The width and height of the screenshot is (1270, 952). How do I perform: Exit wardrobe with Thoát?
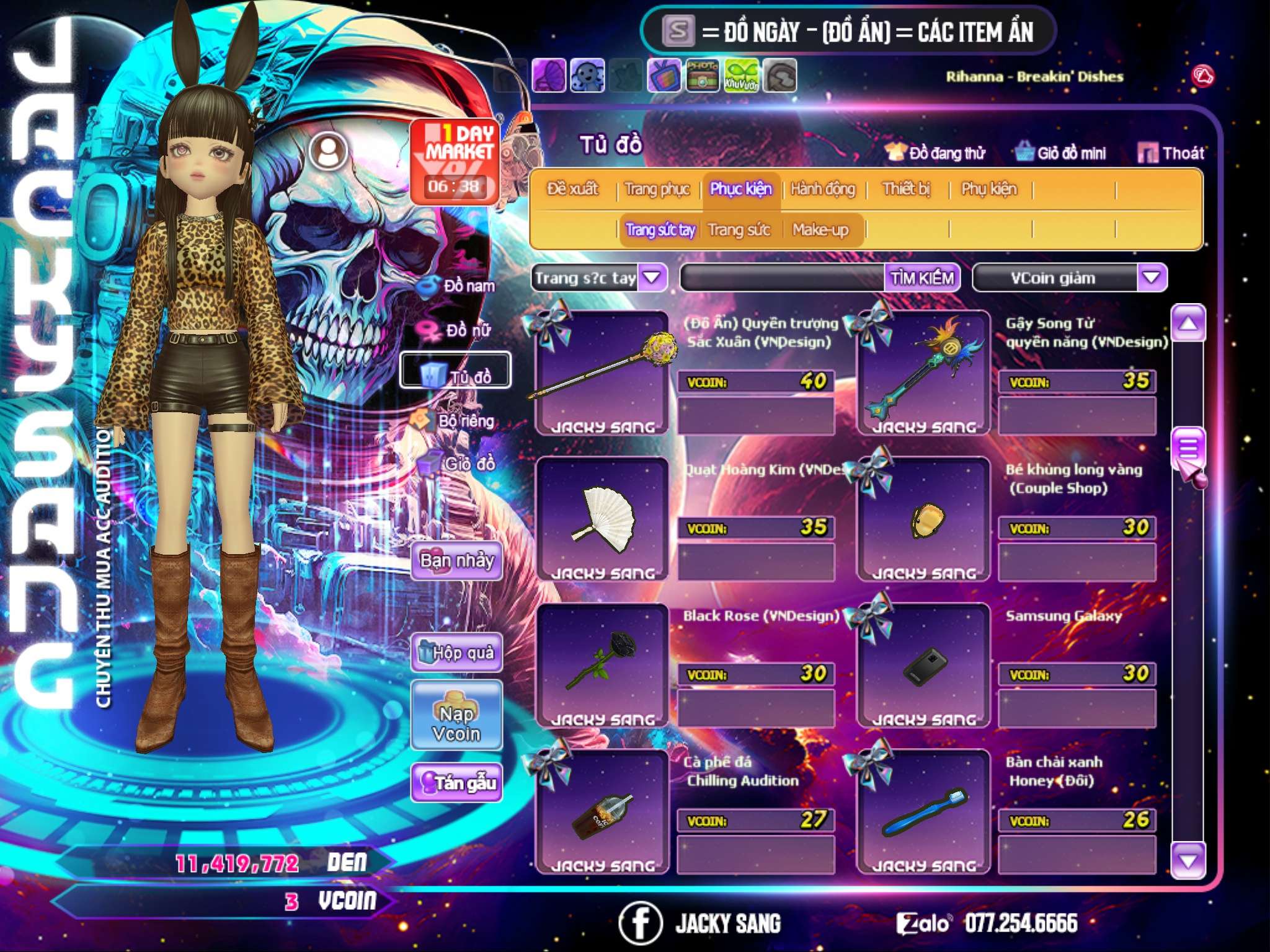pos(1171,153)
